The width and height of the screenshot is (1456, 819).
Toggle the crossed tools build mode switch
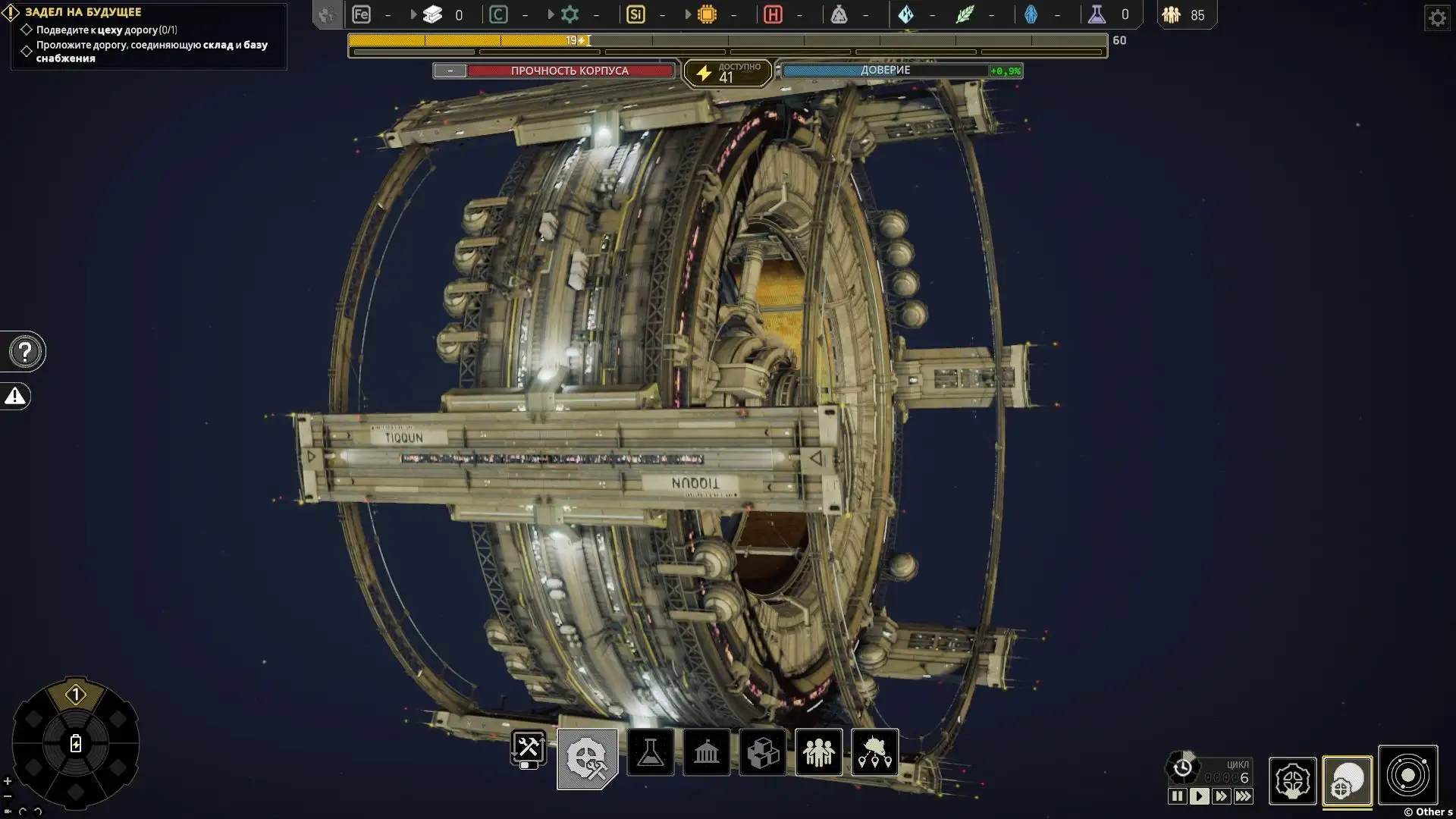point(529,751)
